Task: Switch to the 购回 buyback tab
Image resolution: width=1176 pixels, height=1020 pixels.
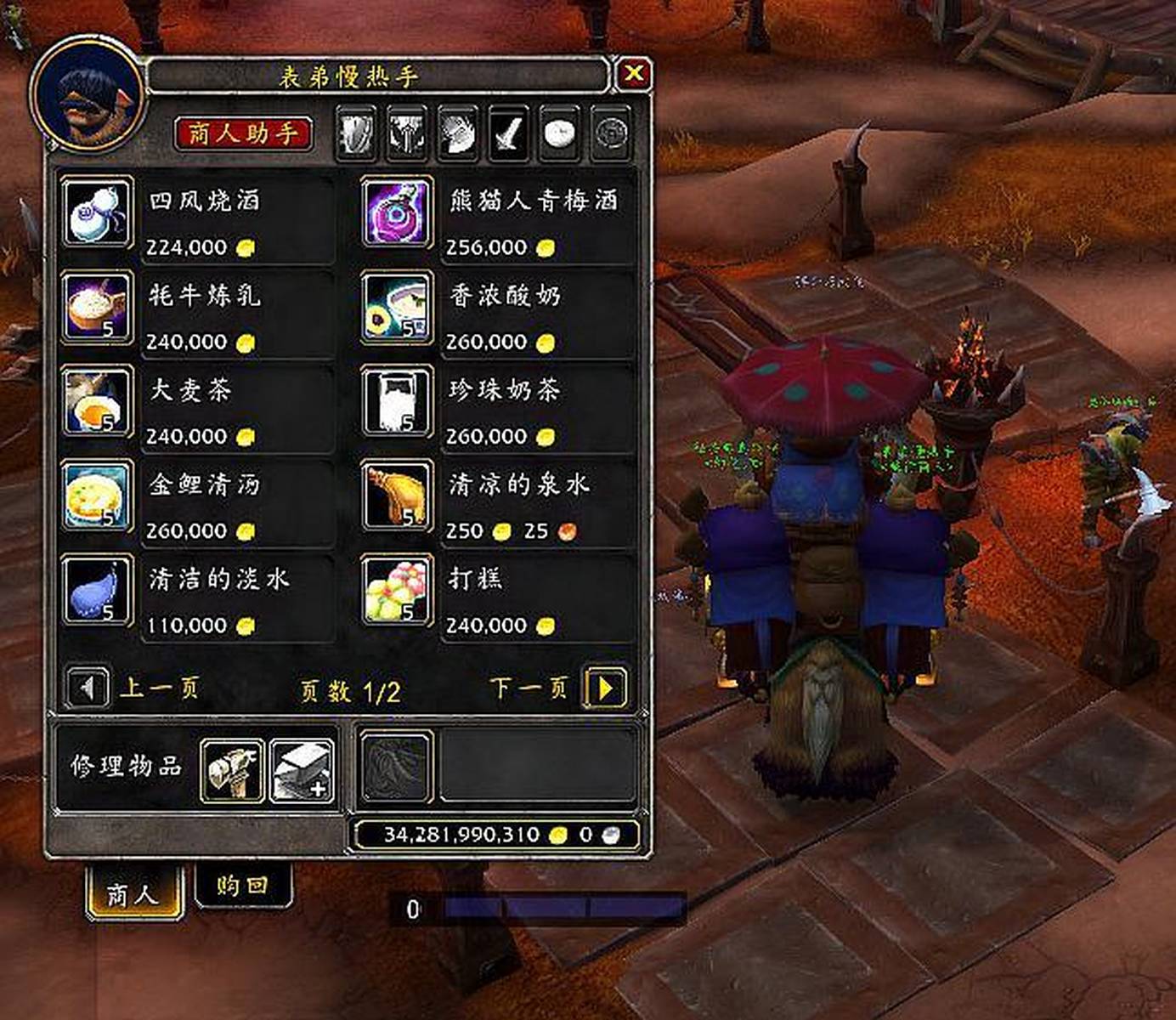Action: pyautogui.click(x=242, y=886)
